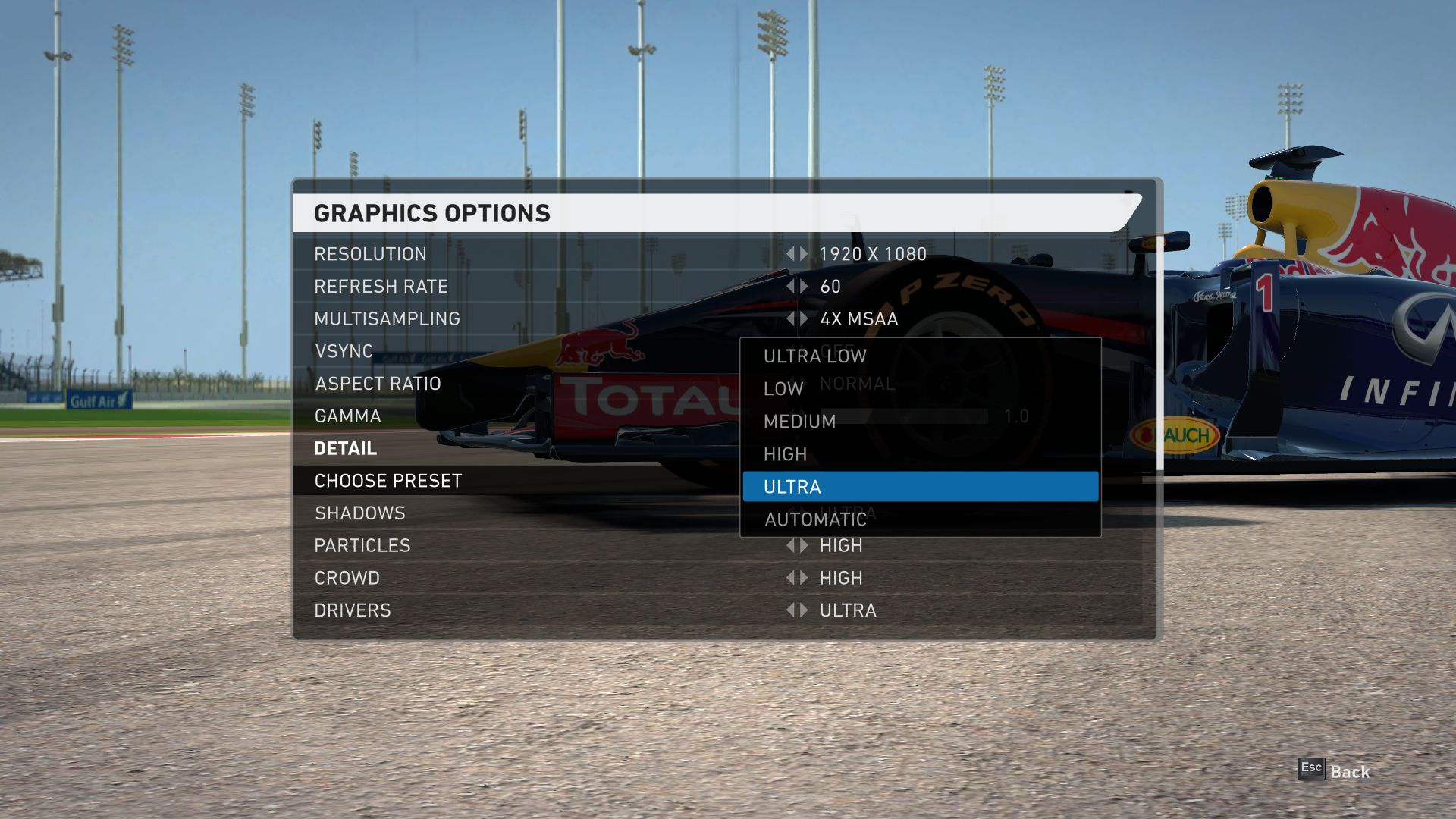
Task: Lower the Crowd detail with left arrow
Action: click(x=790, y=578)
